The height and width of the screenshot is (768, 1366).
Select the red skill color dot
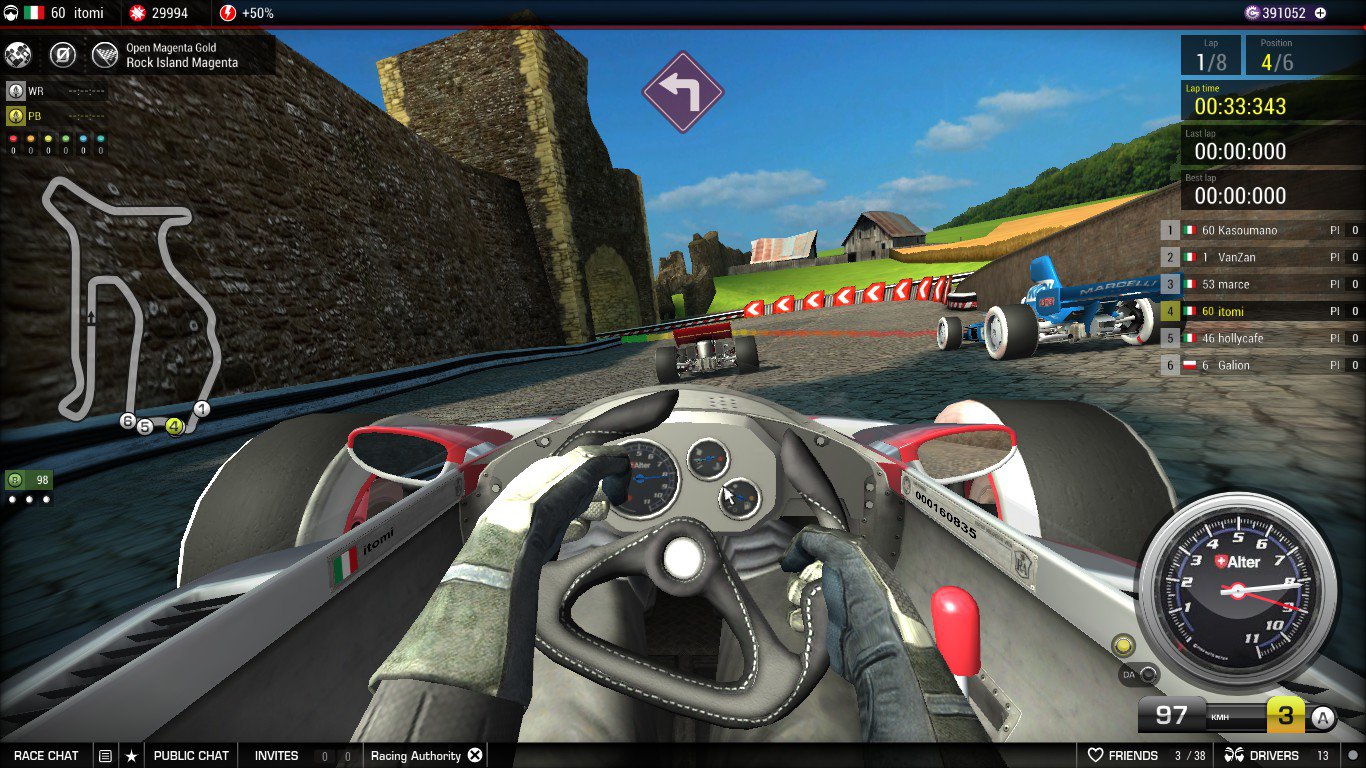(x=13, y=138)
